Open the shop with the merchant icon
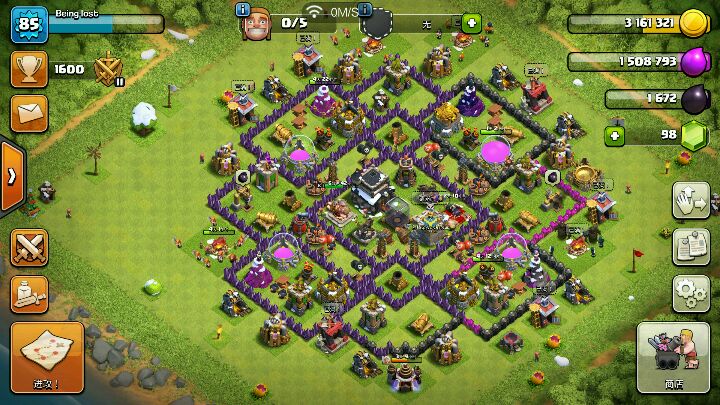 tap(673, 357)
